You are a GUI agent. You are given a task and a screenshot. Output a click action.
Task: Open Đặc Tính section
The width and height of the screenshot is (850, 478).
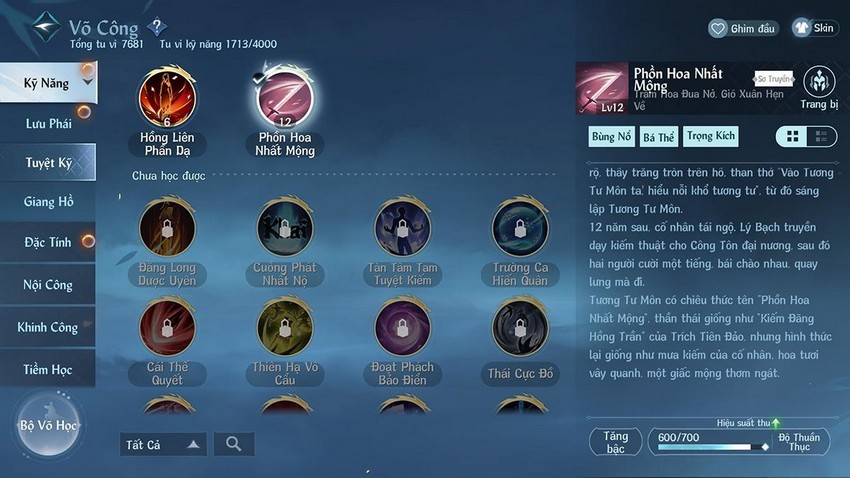pyautogui.click(x=48, y=243)
